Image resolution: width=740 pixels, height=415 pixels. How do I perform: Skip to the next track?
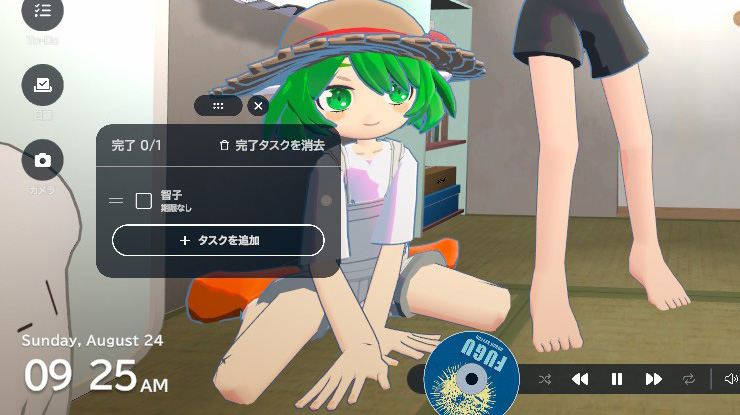coord(653,379)
